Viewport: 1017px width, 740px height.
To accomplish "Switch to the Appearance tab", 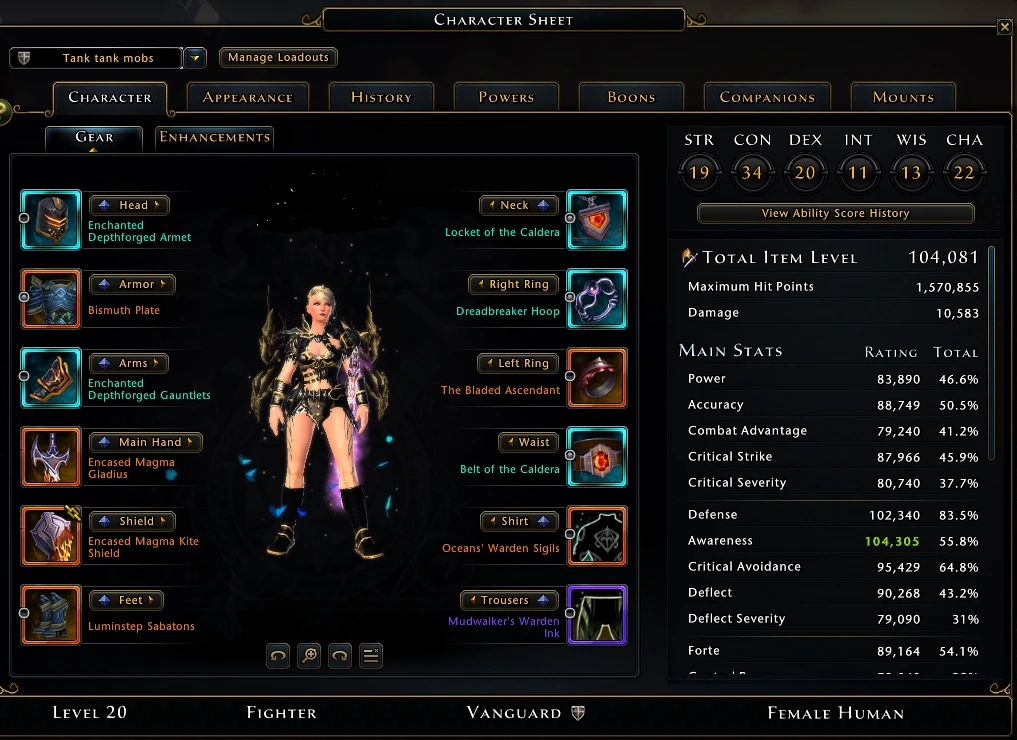I will tap(247, 97).
